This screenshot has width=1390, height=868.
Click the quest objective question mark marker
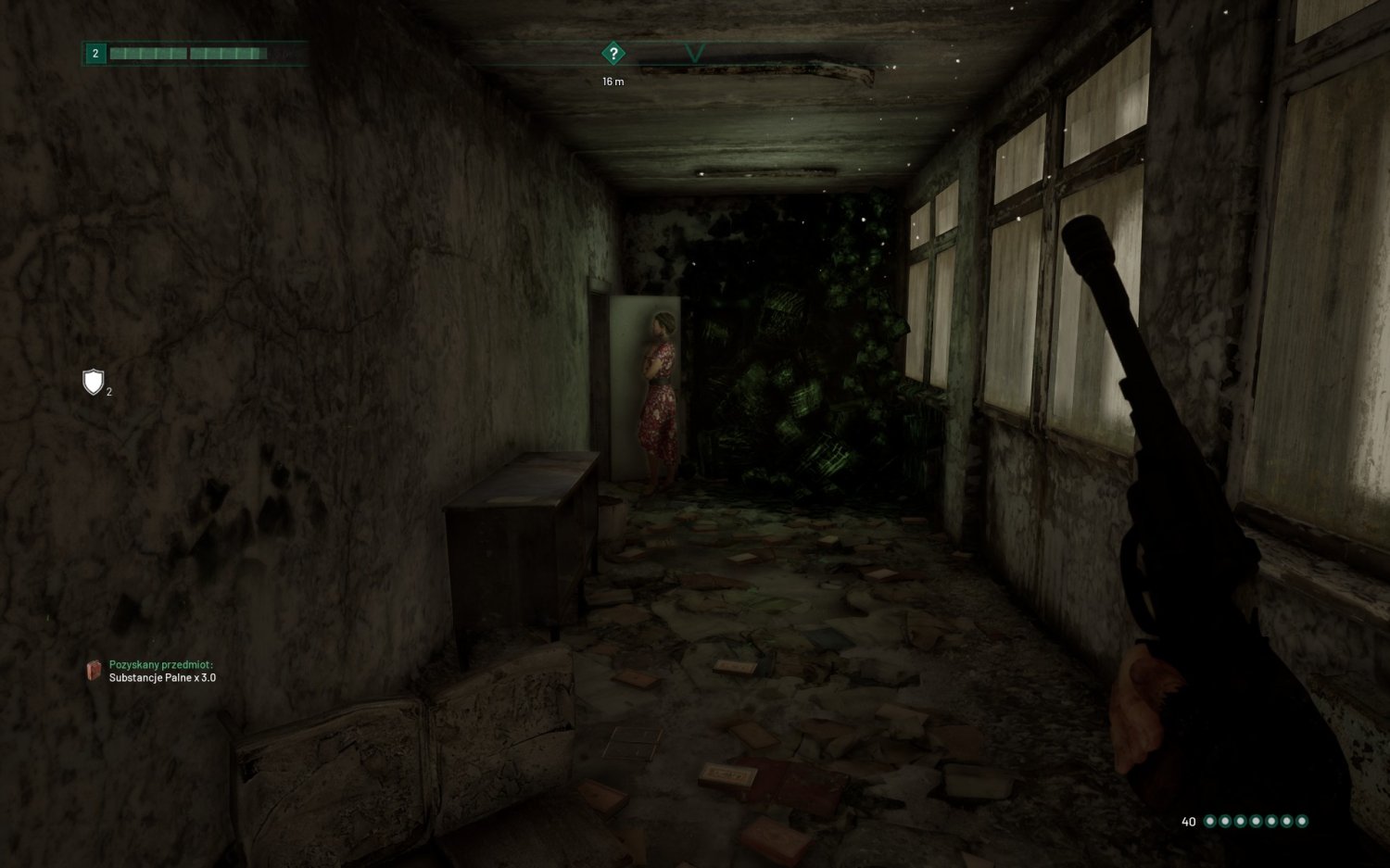pos(613,54)
